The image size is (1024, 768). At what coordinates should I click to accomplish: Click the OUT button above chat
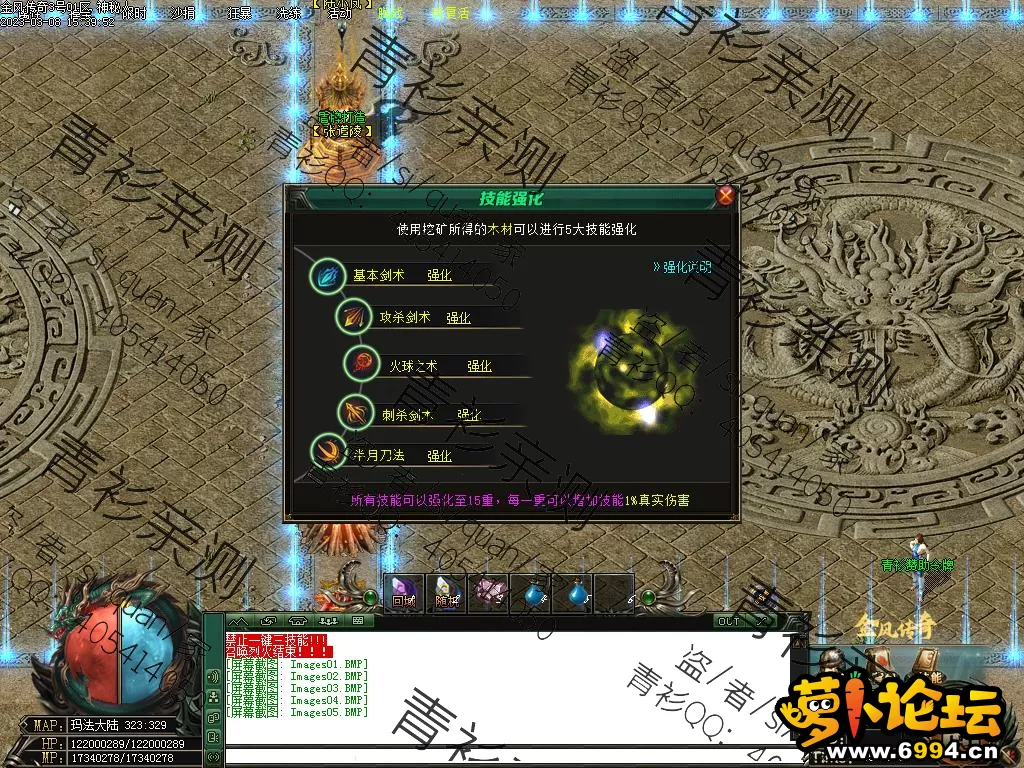pyautogui.click(x=730, y=621)
